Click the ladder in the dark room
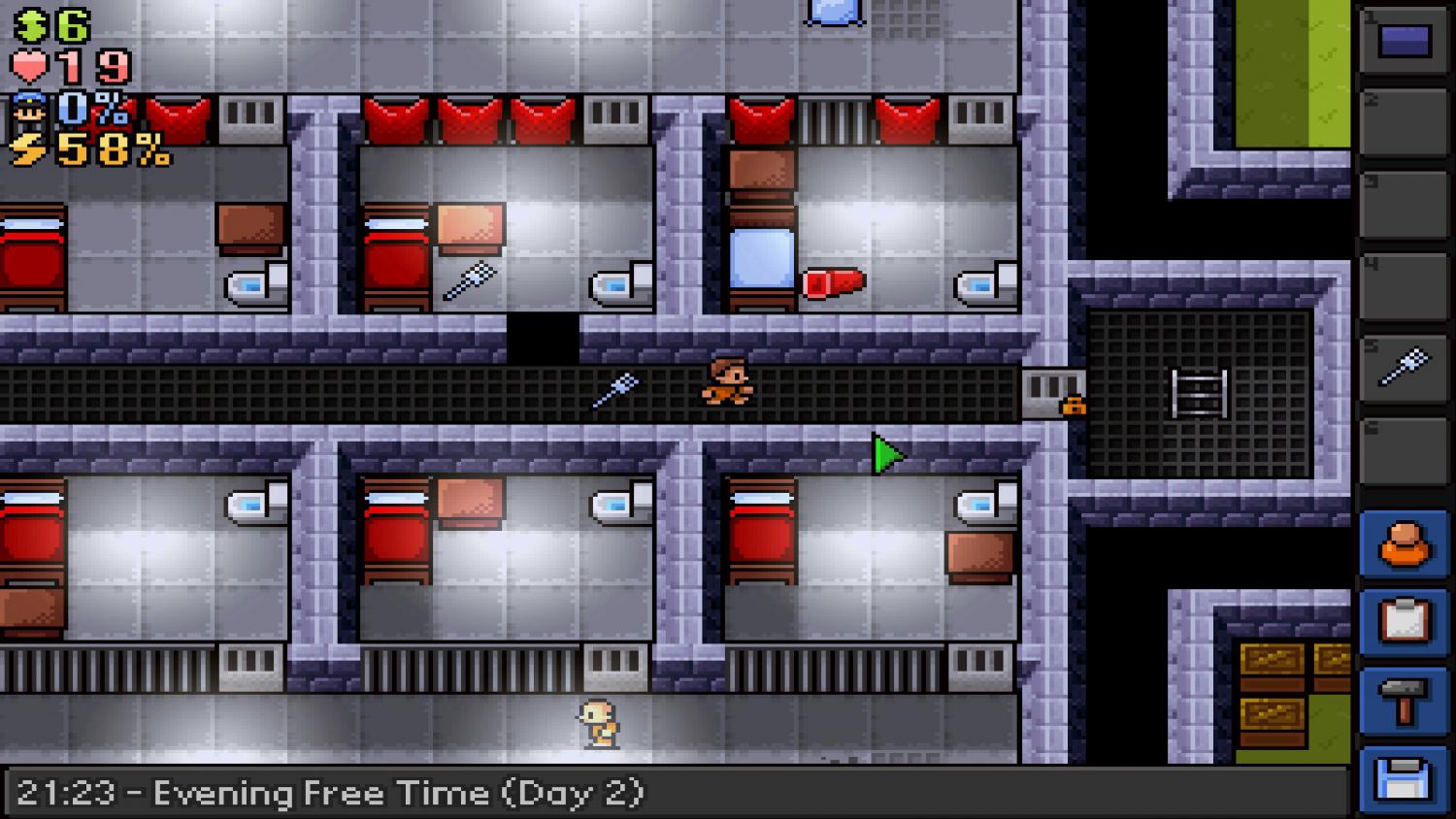1456x819 pixels. [x=1201, y=393]
